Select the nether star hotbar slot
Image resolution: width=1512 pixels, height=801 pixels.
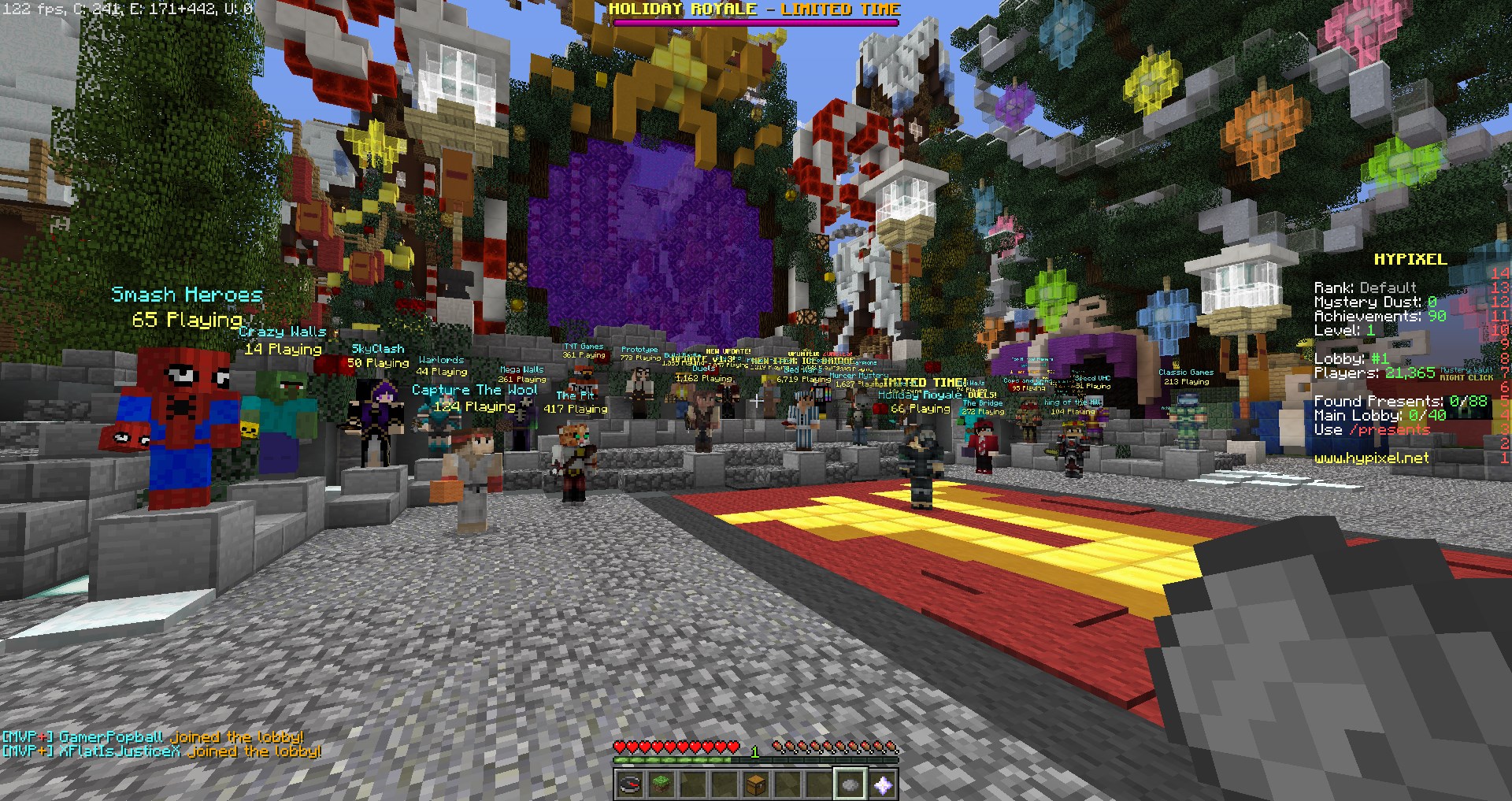[882, 784]
